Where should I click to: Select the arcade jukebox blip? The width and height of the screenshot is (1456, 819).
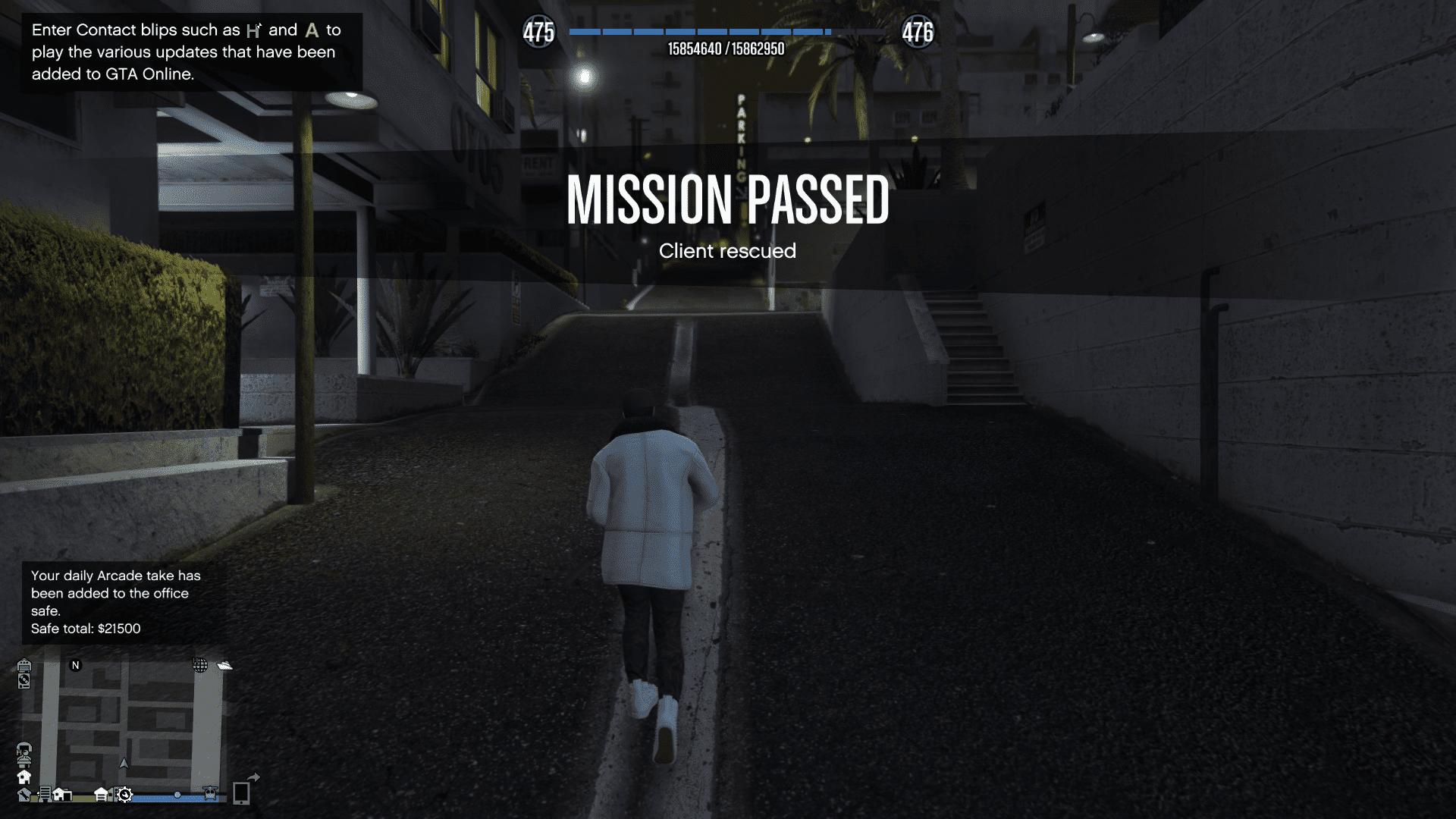[25, 666]
